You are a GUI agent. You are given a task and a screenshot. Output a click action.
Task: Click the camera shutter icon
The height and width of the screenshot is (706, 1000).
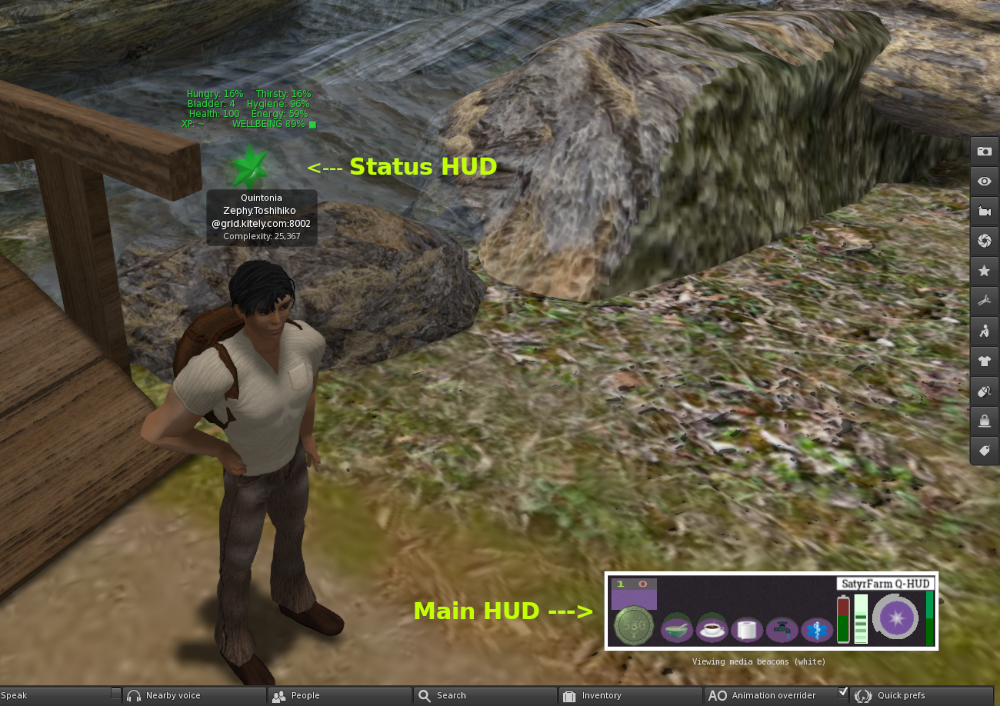point(985,241)
